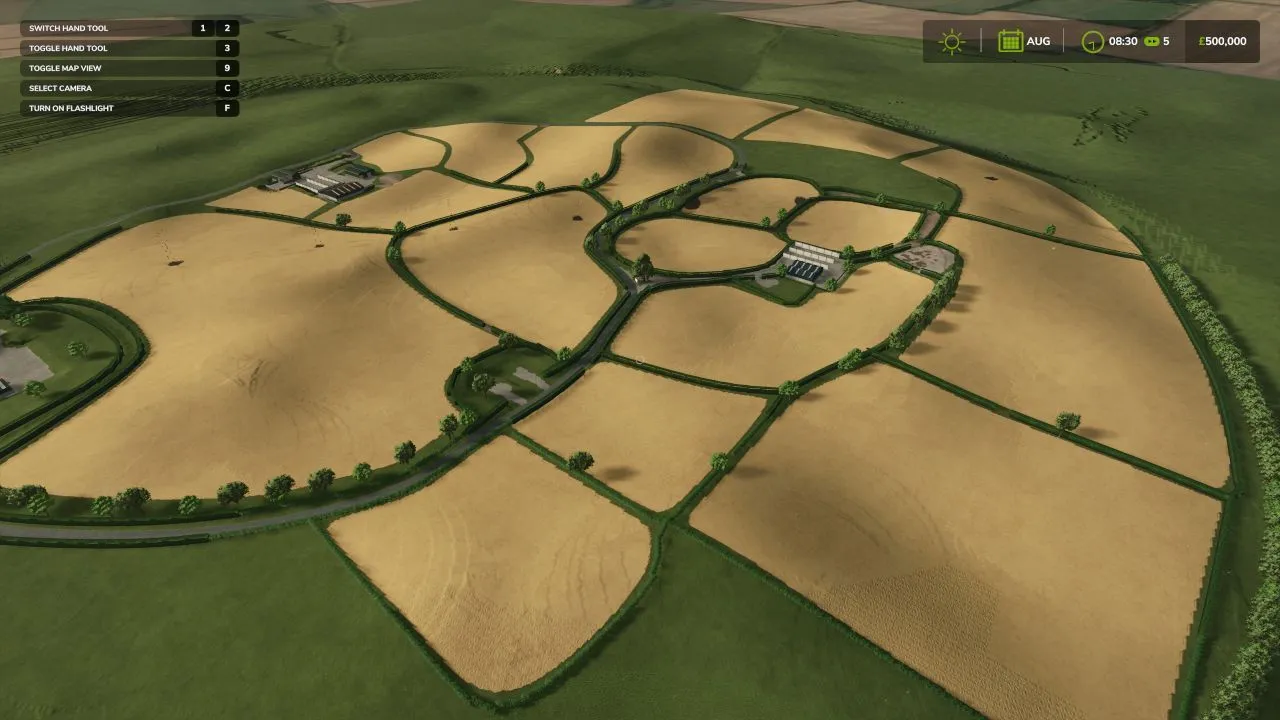
Task: Select the 'Switch Hand Tool' hint label
Action: pos(70,28)
